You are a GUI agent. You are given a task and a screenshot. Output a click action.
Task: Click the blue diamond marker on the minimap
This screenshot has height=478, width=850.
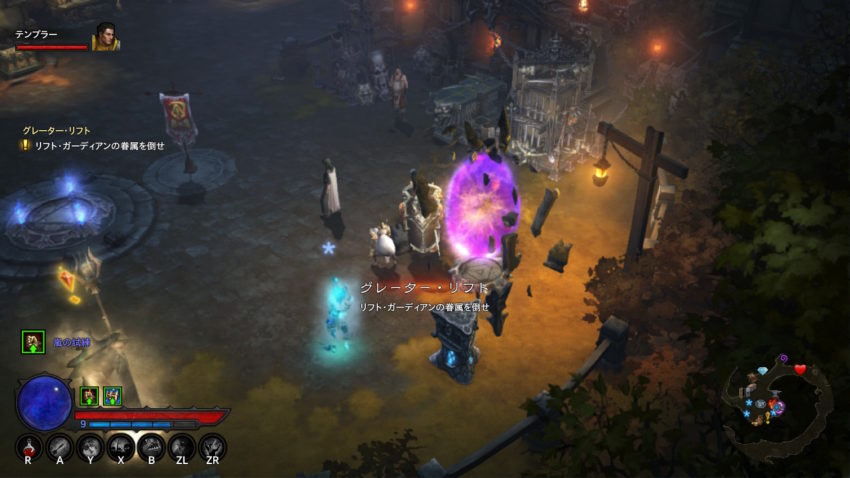(763, 371)
